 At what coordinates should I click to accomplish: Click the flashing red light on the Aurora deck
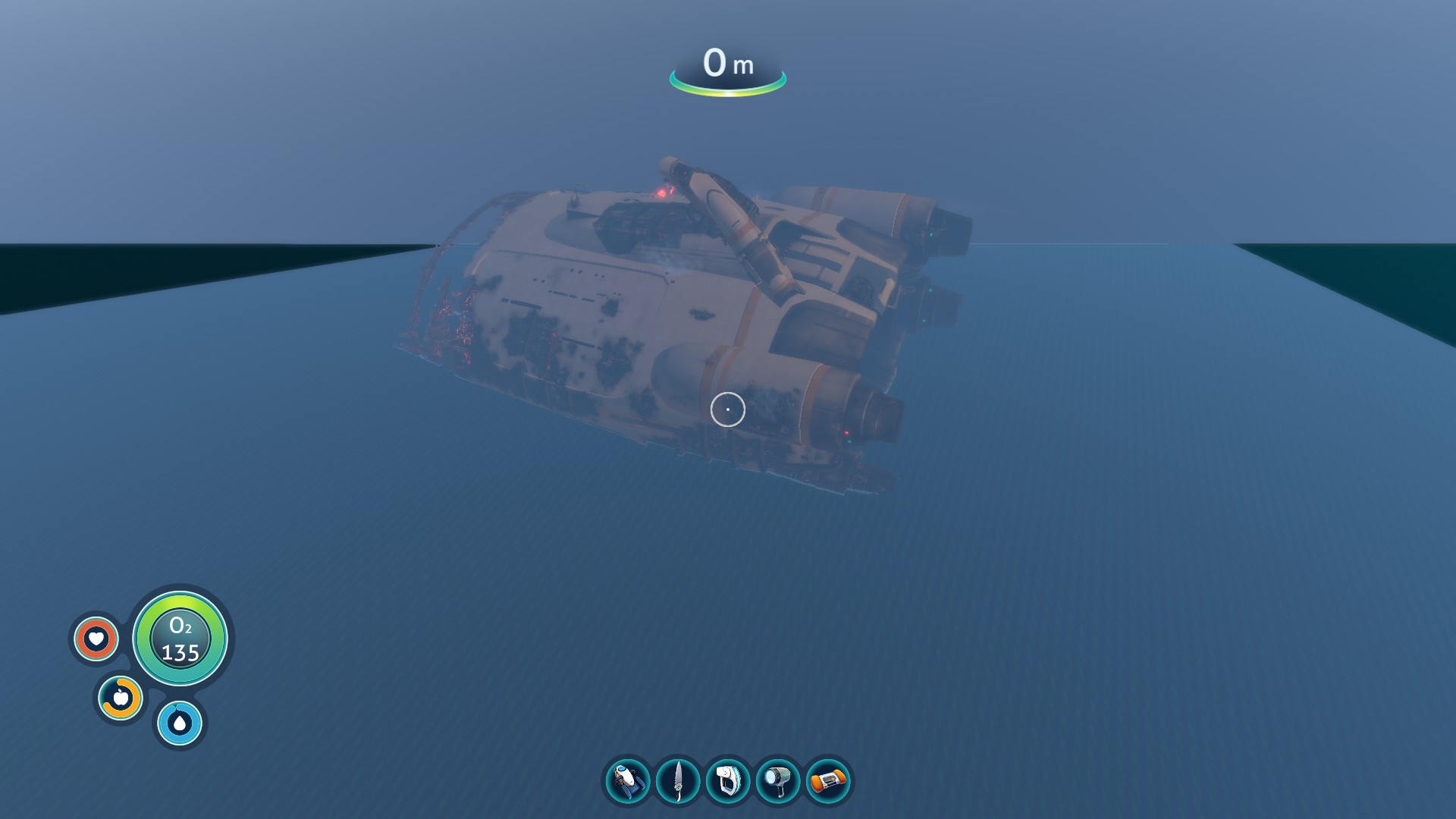tap(663, 193)
